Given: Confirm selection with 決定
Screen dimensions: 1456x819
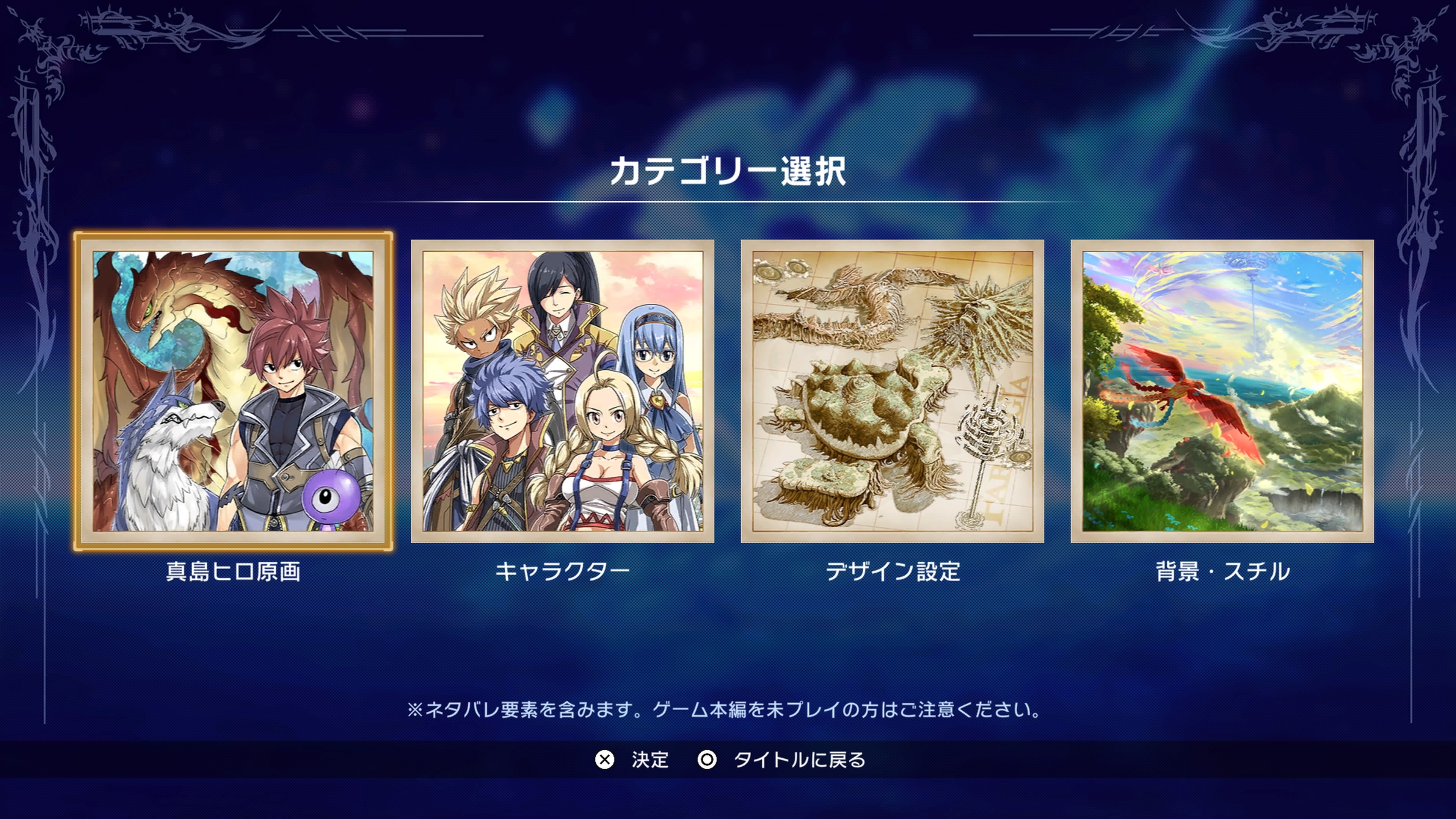Looking at the screenshot, I should [x=651, y=760].
